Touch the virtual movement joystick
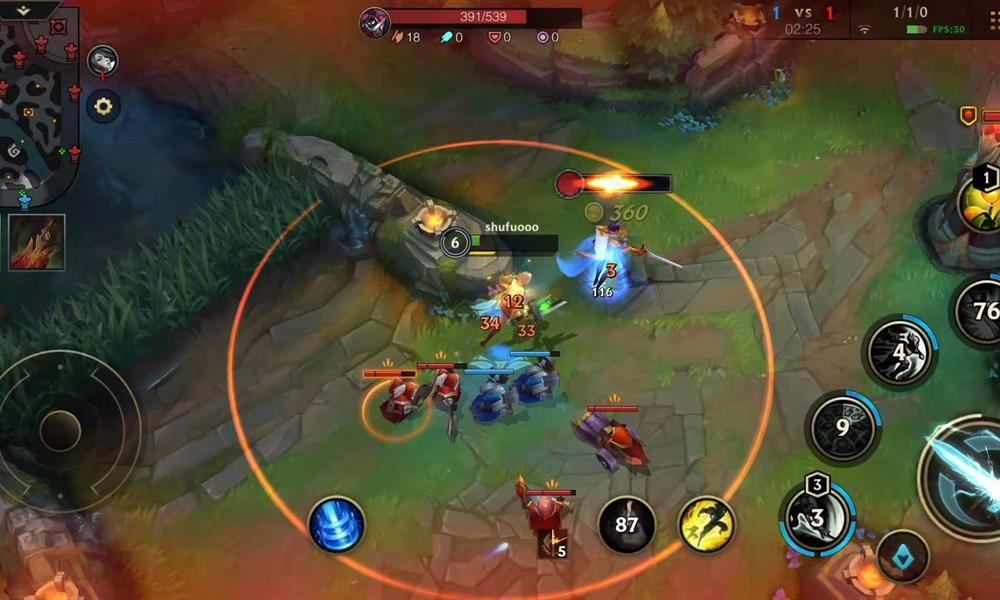Image resolution: width=1000 pixels, height=600 pixels. (x=60, y=430)
